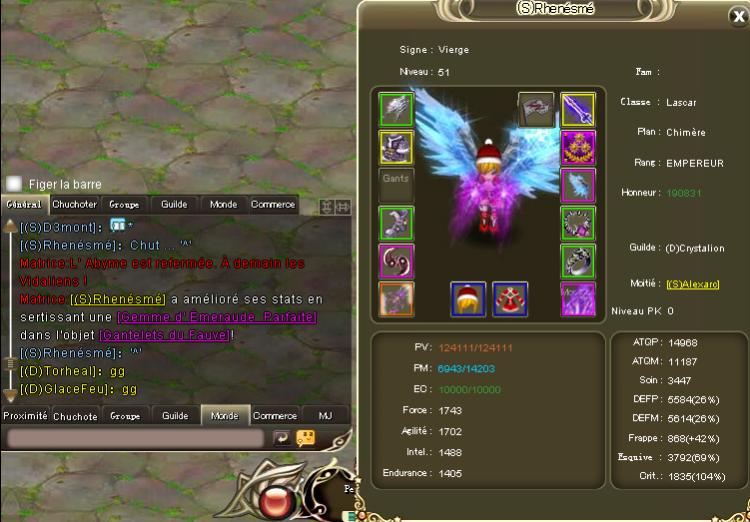
Task: Select the red Santa outfit costume slot
Action: (x=510, y=298)
